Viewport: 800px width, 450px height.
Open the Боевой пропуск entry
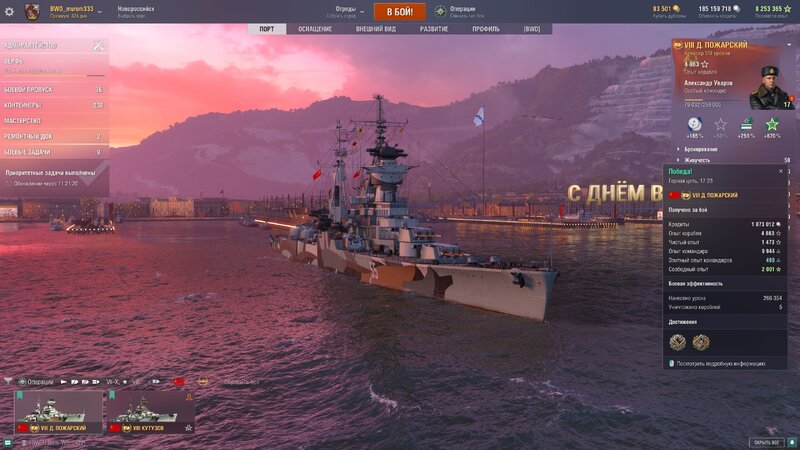[x=53, y=90]
